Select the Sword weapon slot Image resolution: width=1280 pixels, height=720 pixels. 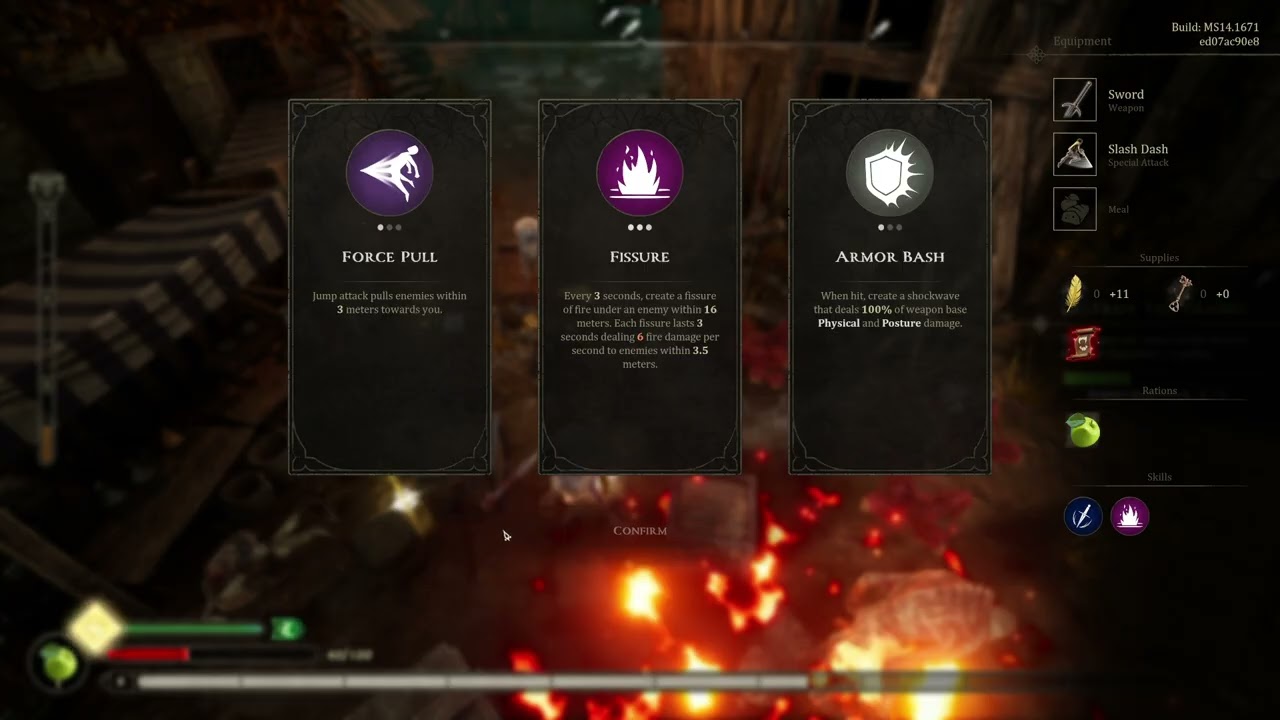pyautogui.click(x=1075, y=100)
